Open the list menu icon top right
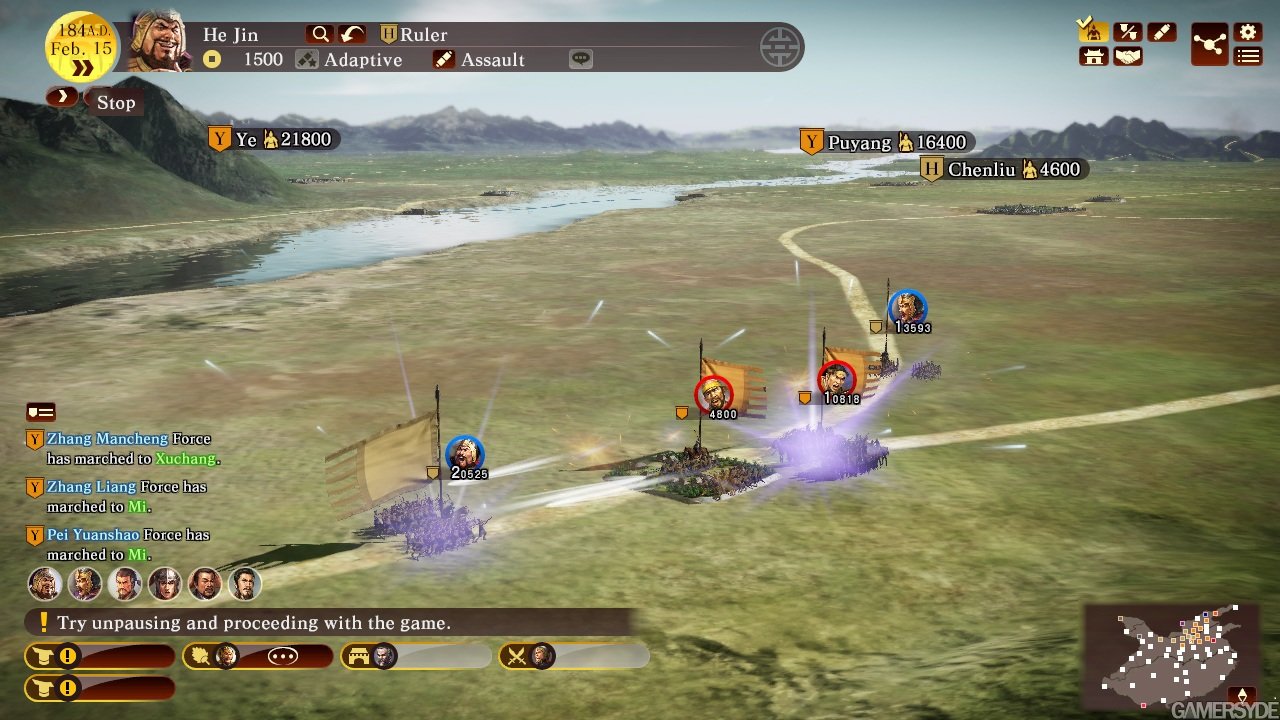The height and width of the screenshot is (720, 1280). tap(1246, 57)
